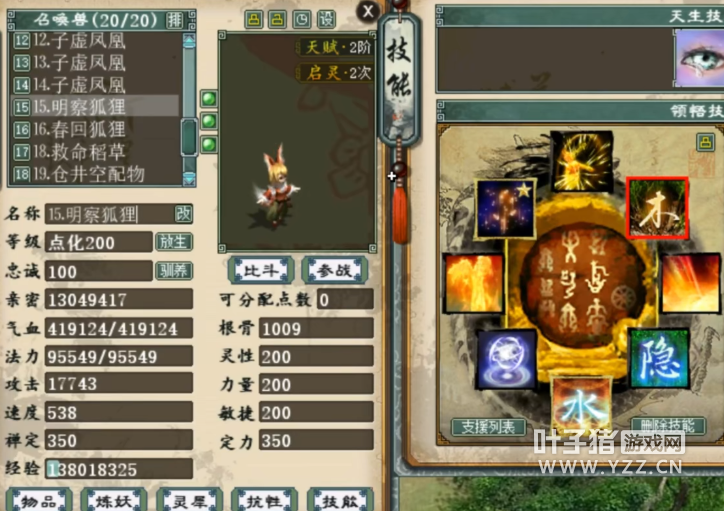Release the pet with 放生
The image size is (724, 511).
click(173, 242)
